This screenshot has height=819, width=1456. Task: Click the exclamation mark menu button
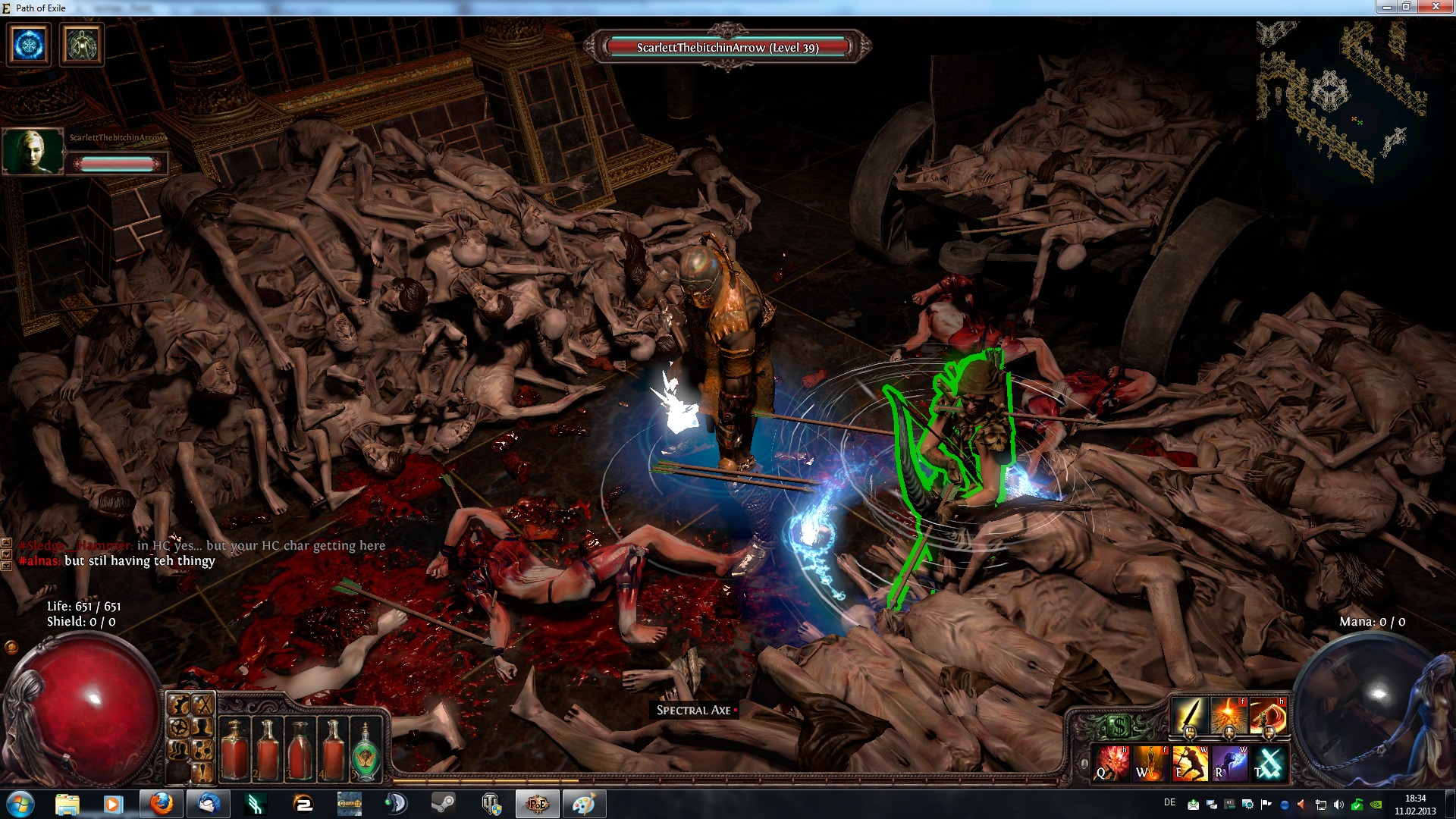point(202,773)
